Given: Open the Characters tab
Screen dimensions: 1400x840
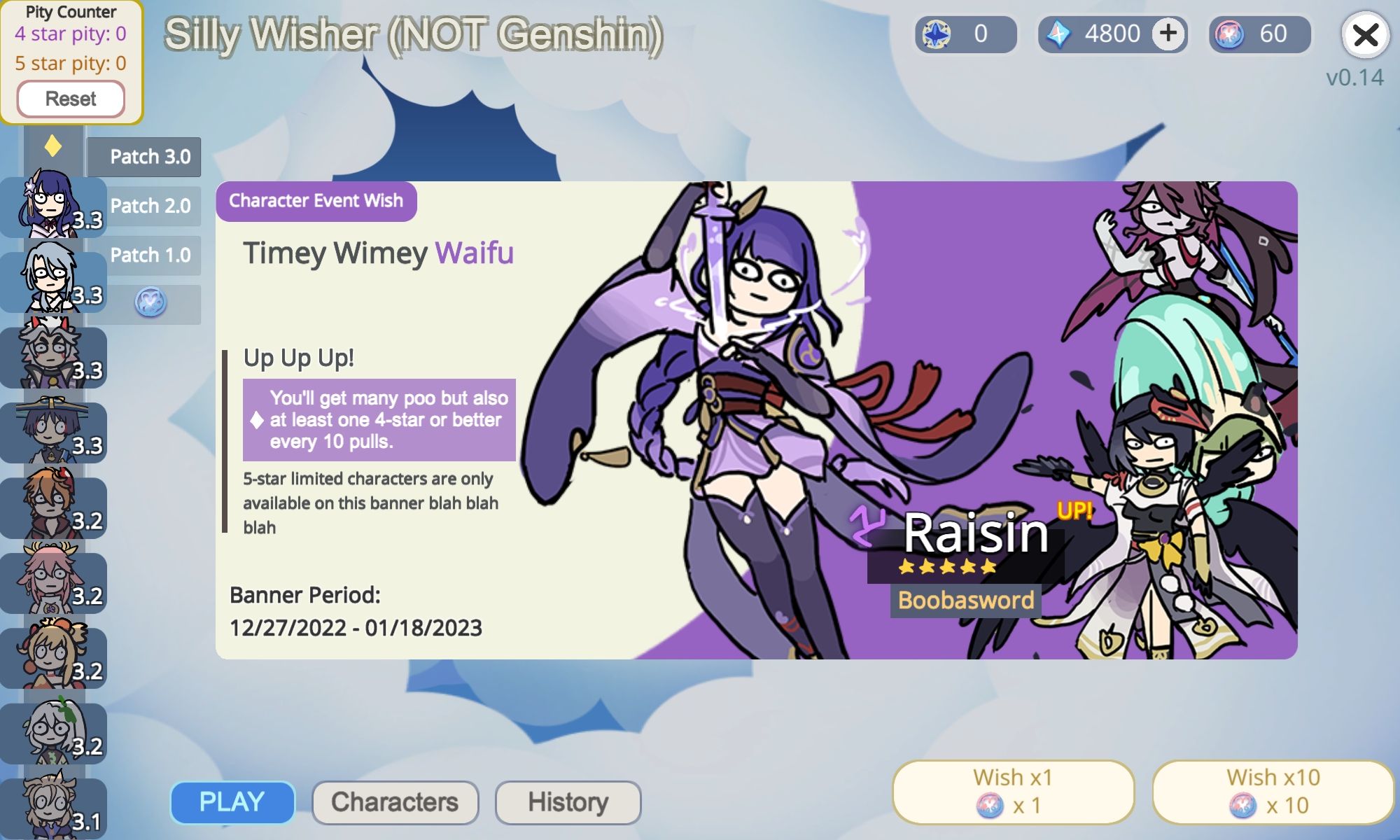Looking at the screenshot, I should click(395, 801).
